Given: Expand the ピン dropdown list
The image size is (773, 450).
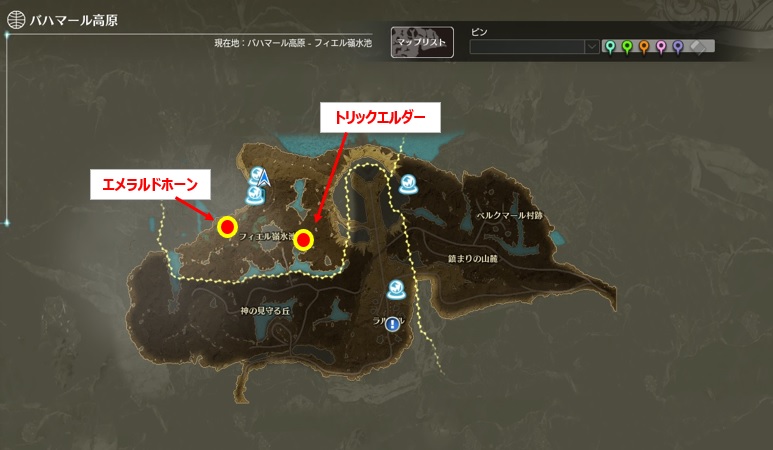Looking at the screenshot, I should tap(592, 47).
